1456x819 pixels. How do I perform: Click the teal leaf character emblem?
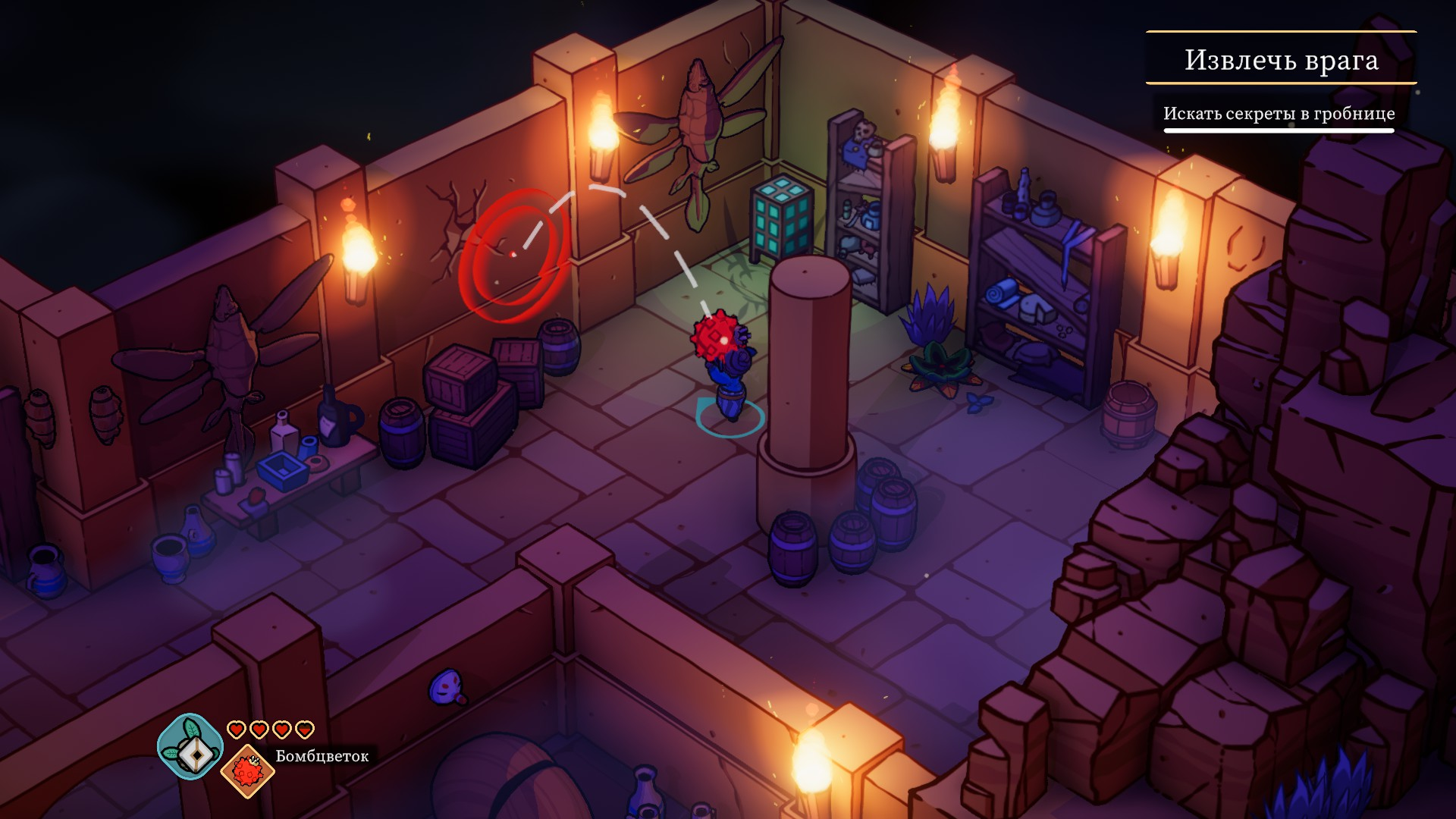point(190,746)
